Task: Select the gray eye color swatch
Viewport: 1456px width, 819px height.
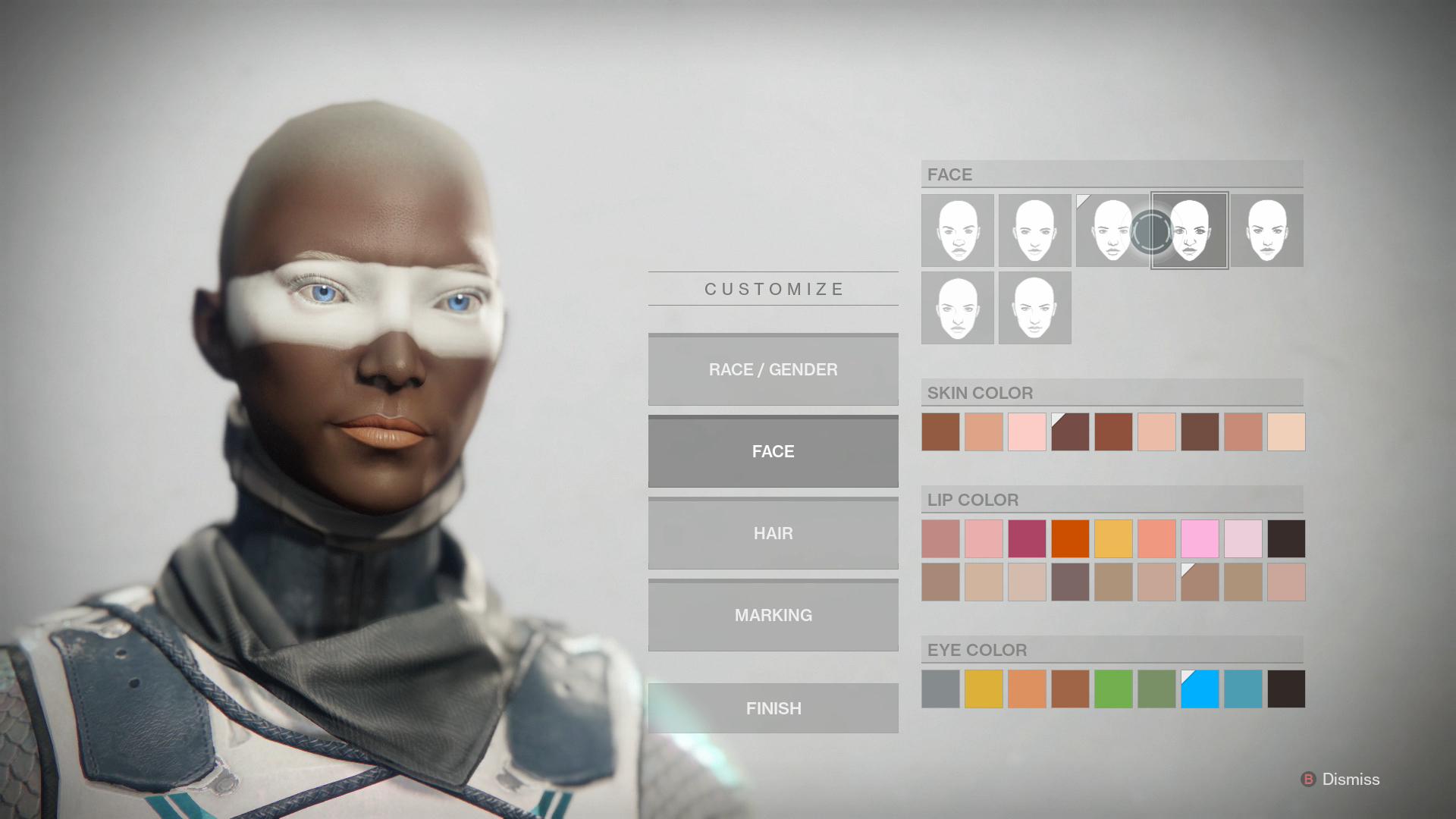Action: (x=940, y=689)
